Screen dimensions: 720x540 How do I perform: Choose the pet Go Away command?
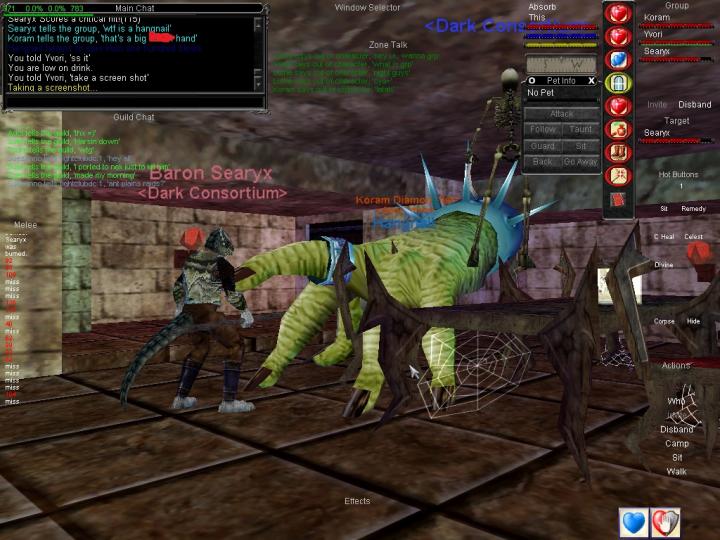pos(580,161)
